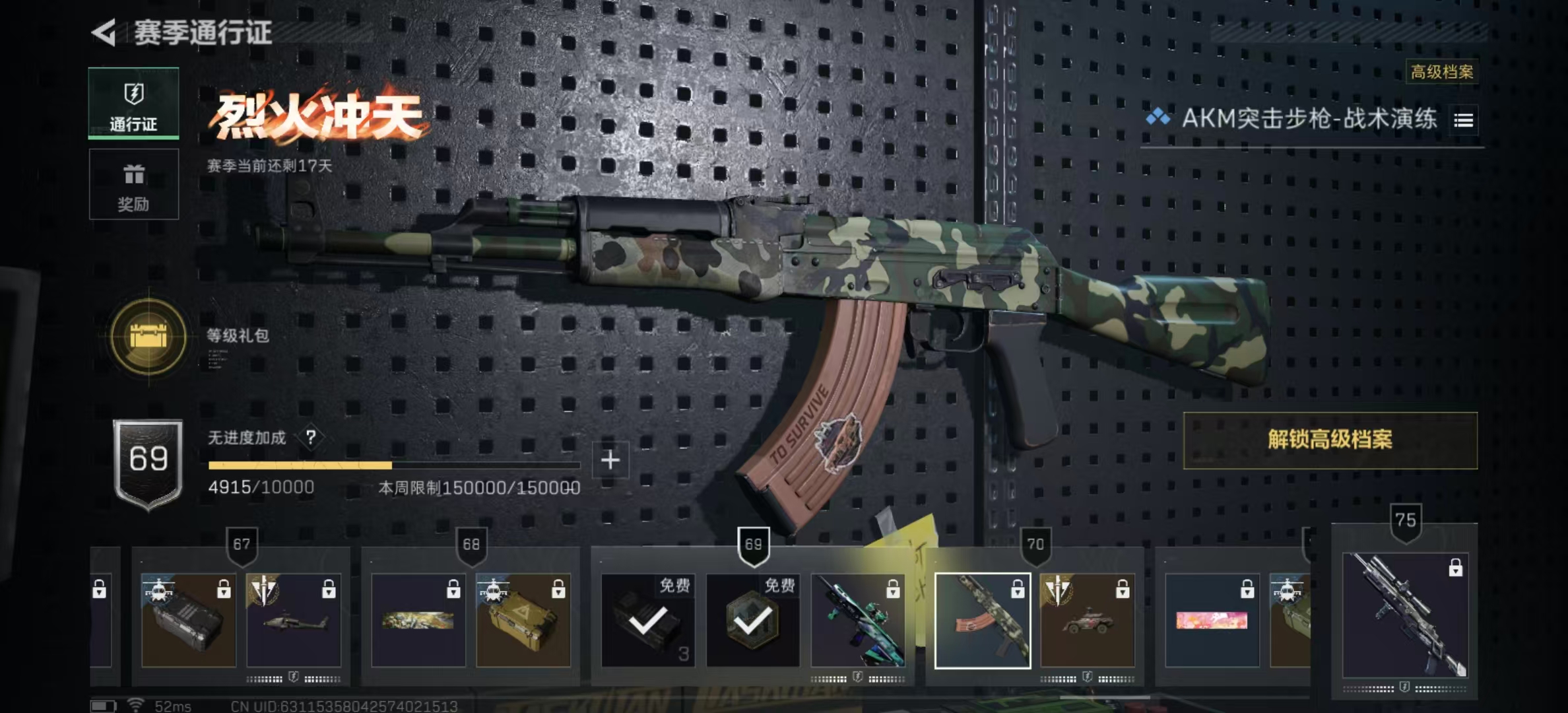1568x713 pixels.
Task: Click the plus button to buy levels
Action: [x=610, y=460]
